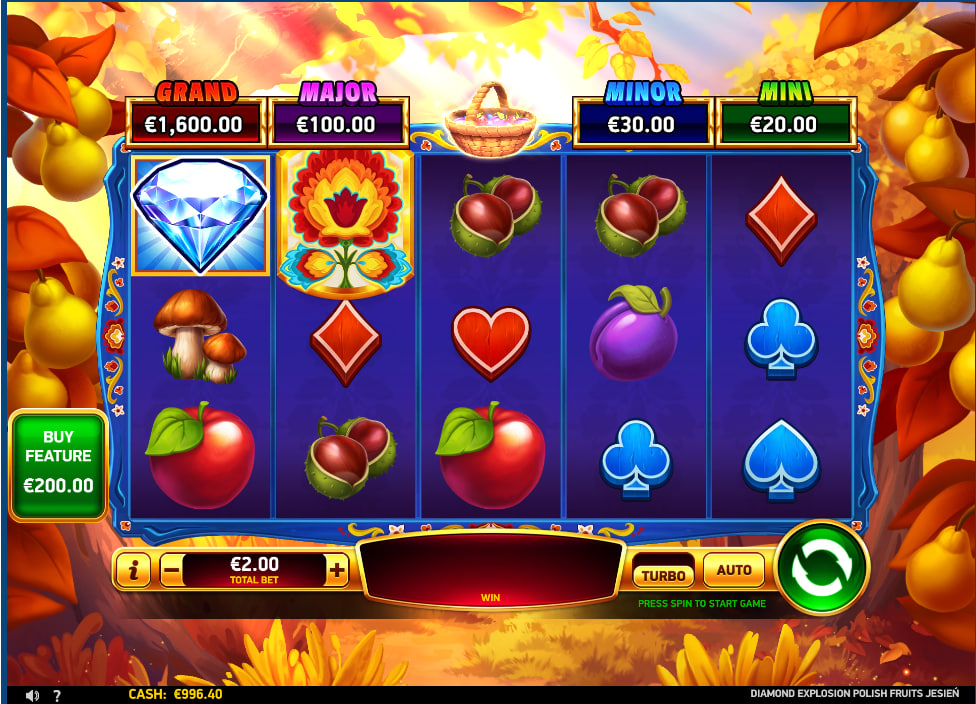976x704 pixels.
Task: Open the Buy Feature for €200.00
Action: tap(58, 465)
